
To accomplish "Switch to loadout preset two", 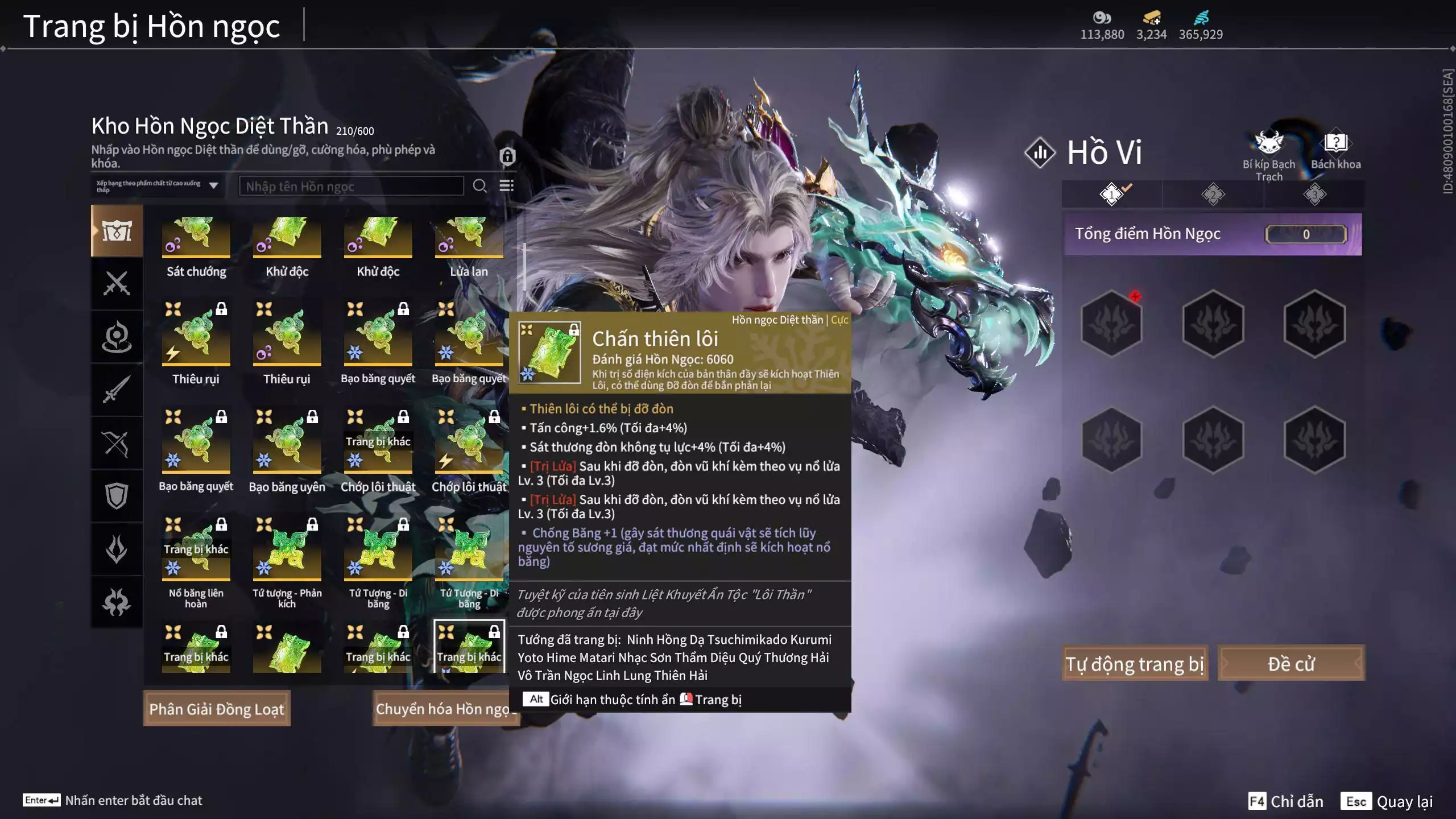I will (1213, 195).
